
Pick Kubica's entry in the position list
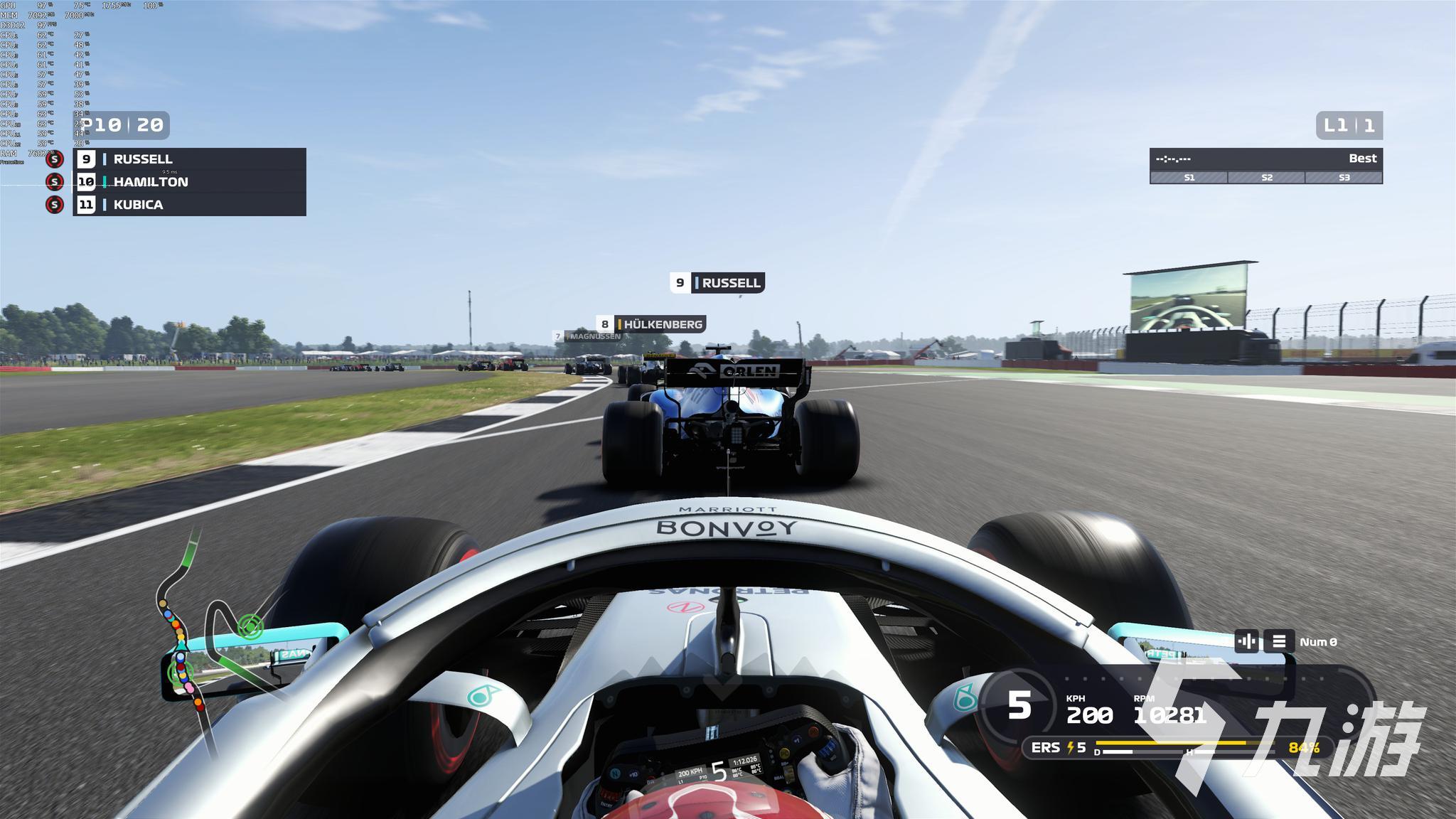pos(189,205)
